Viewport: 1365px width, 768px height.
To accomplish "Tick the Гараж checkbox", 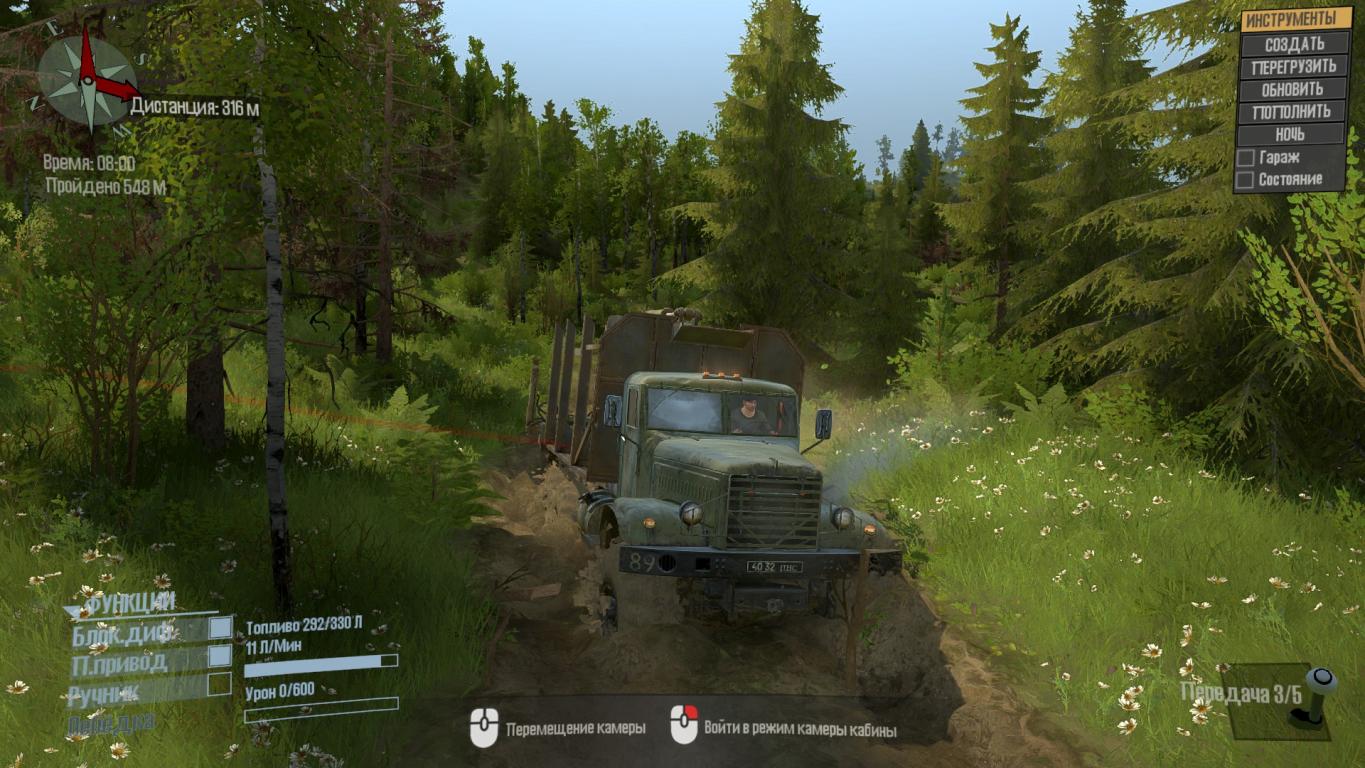I will click(x=1246, y=158).
